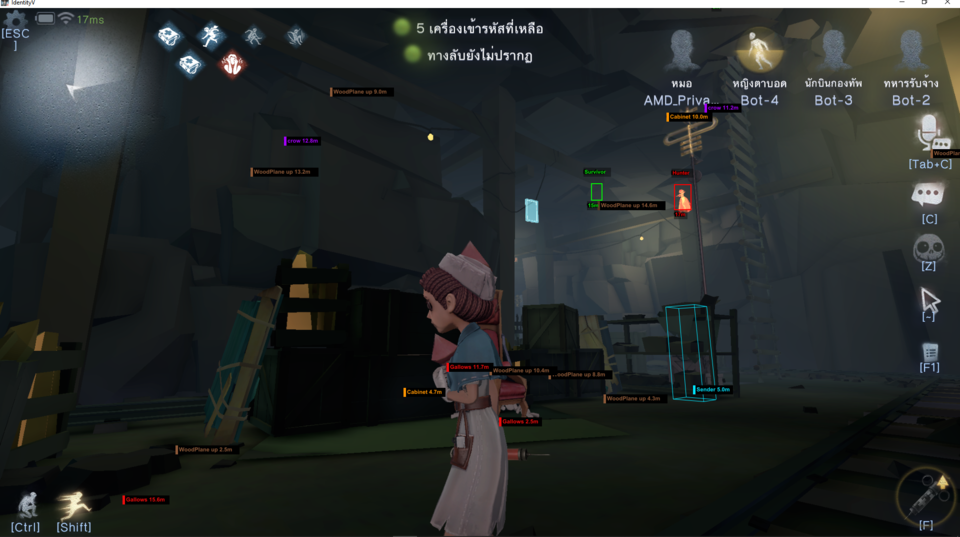This screenshot has width=960, height=537.
Task: Select Bot-3 teammate portrait
Action: (x=833, y=49)
